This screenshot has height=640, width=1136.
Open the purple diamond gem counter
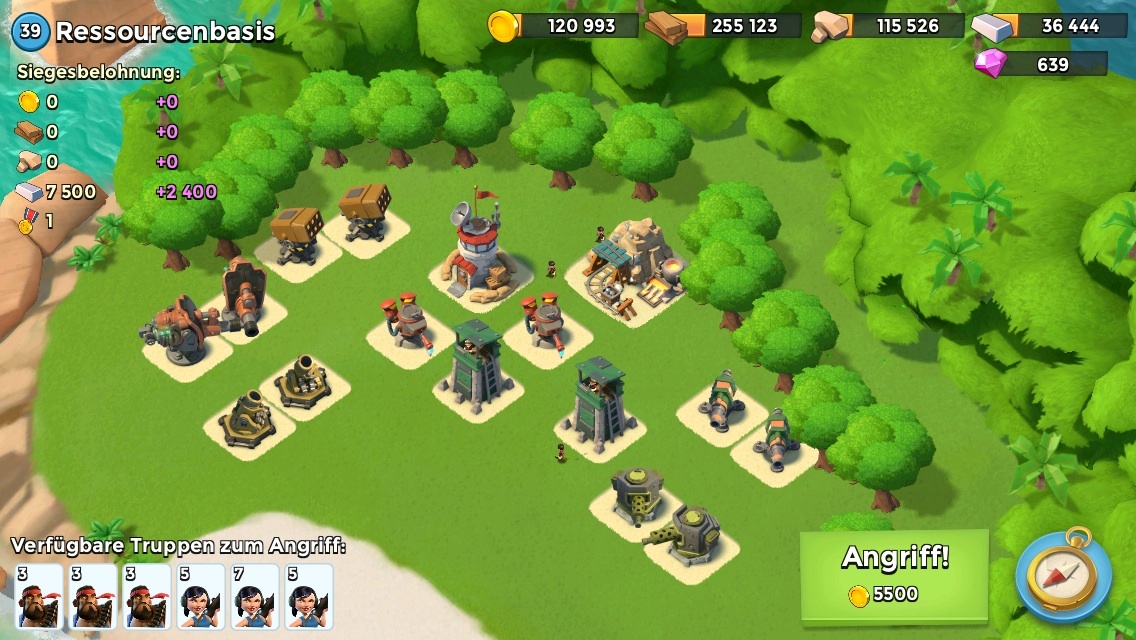click(x=1041, y=64)
